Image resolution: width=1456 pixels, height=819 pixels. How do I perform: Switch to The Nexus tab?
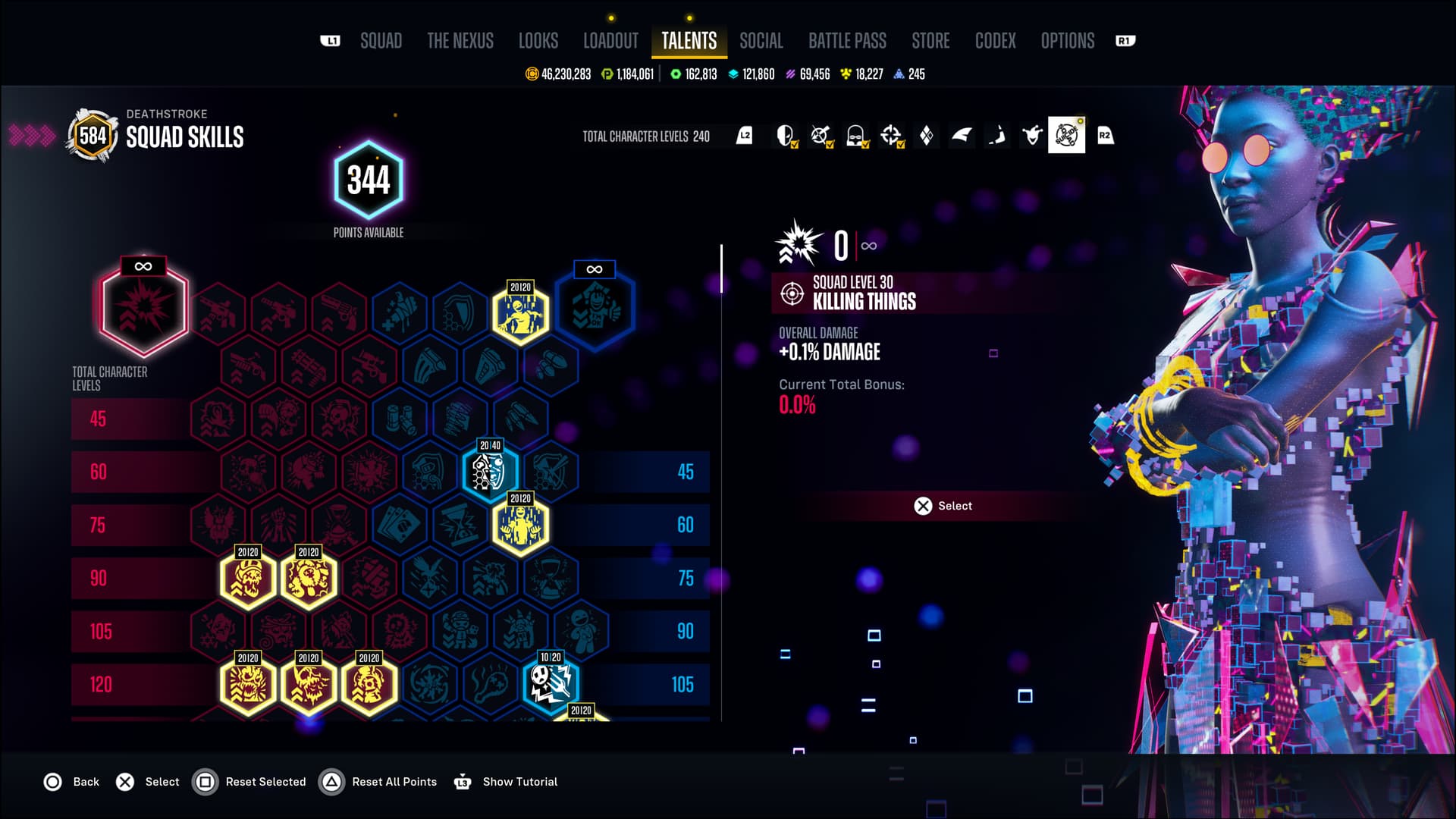(x=460, y=41)
